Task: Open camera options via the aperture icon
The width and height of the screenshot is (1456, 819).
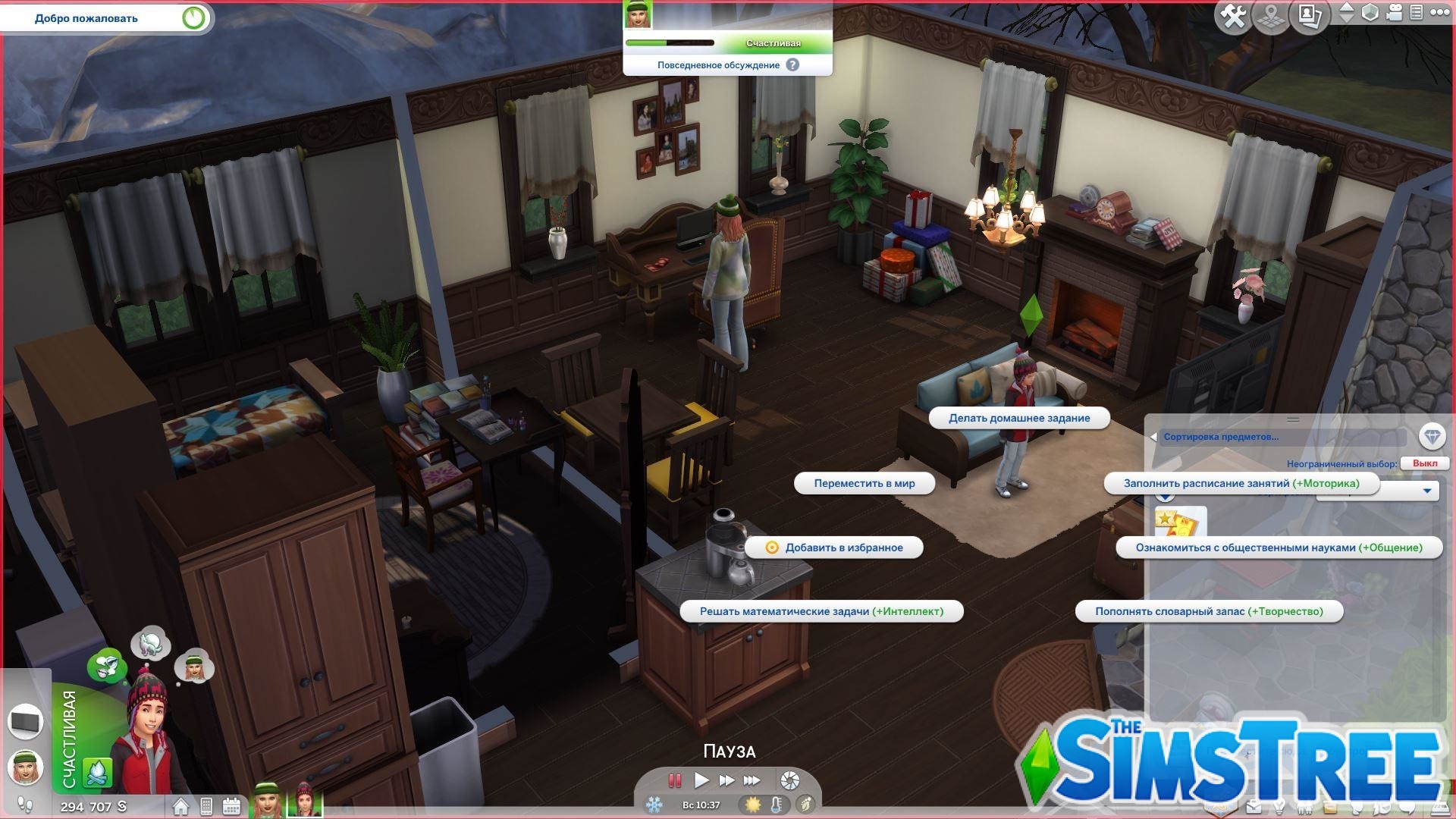Action: pyautogui.click(x=789, y=780)
